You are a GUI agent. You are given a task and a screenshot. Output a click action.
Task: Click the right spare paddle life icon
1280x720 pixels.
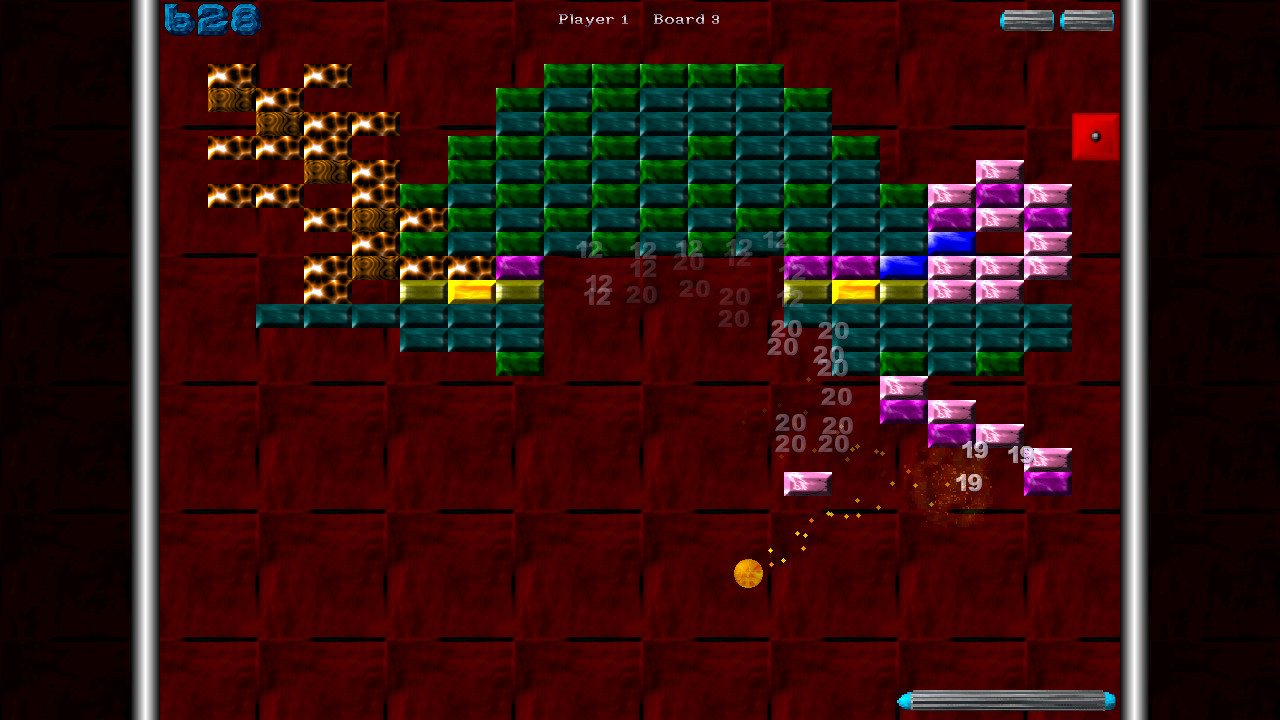click(1086, 18)
